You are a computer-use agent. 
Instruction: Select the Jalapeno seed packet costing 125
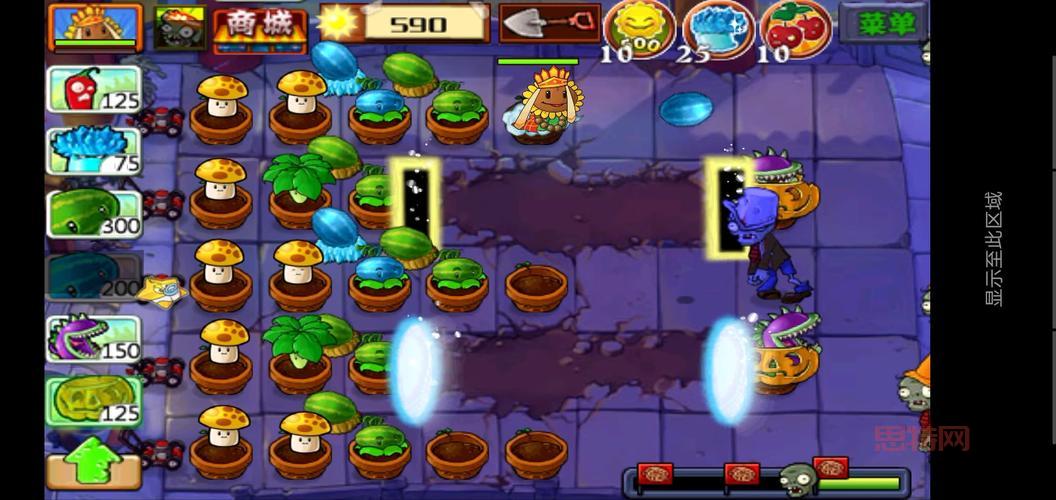point(95,89)
